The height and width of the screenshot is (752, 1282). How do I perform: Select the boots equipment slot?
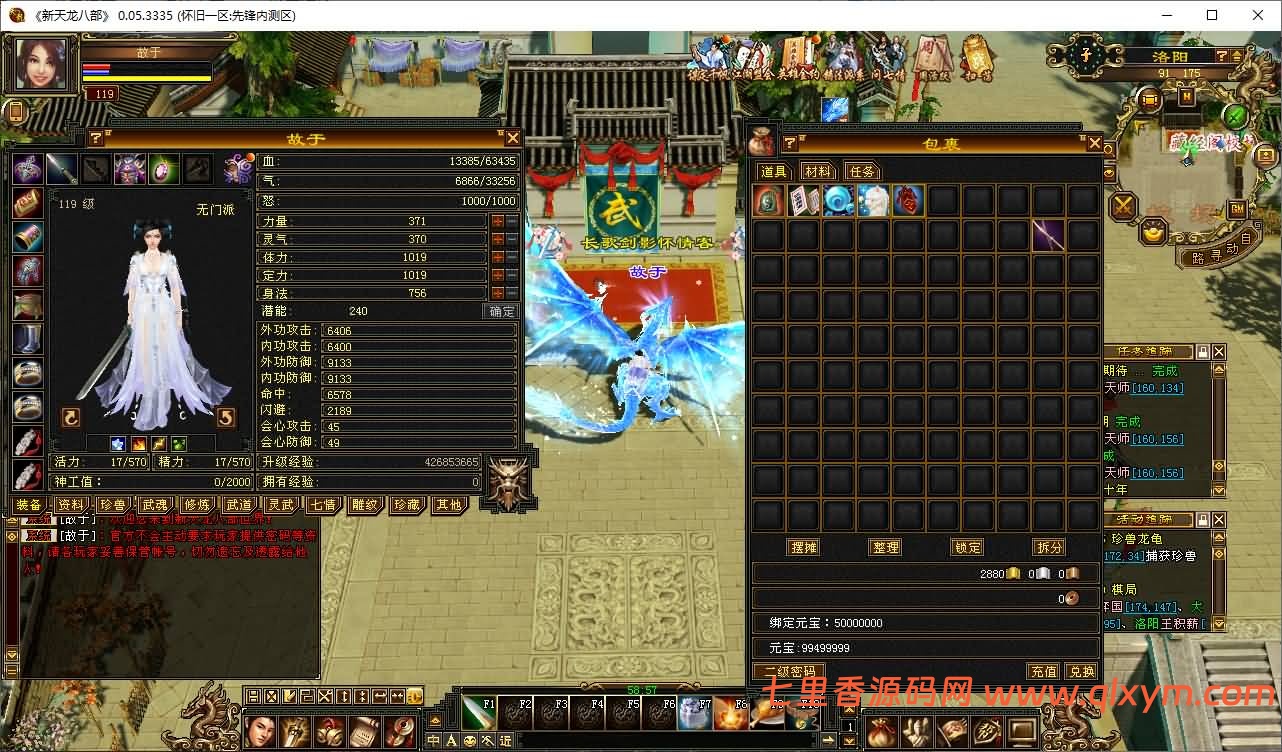pos(27,338)
